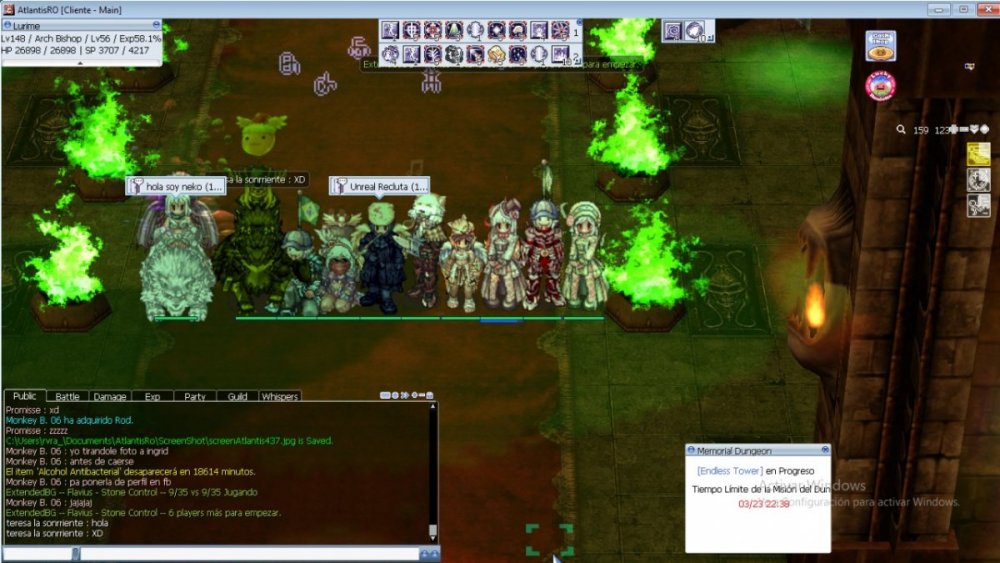Switch to the Guild chat tab
Screen dimensions: 1000x563
pyautogui.click(x=237, y=397)
